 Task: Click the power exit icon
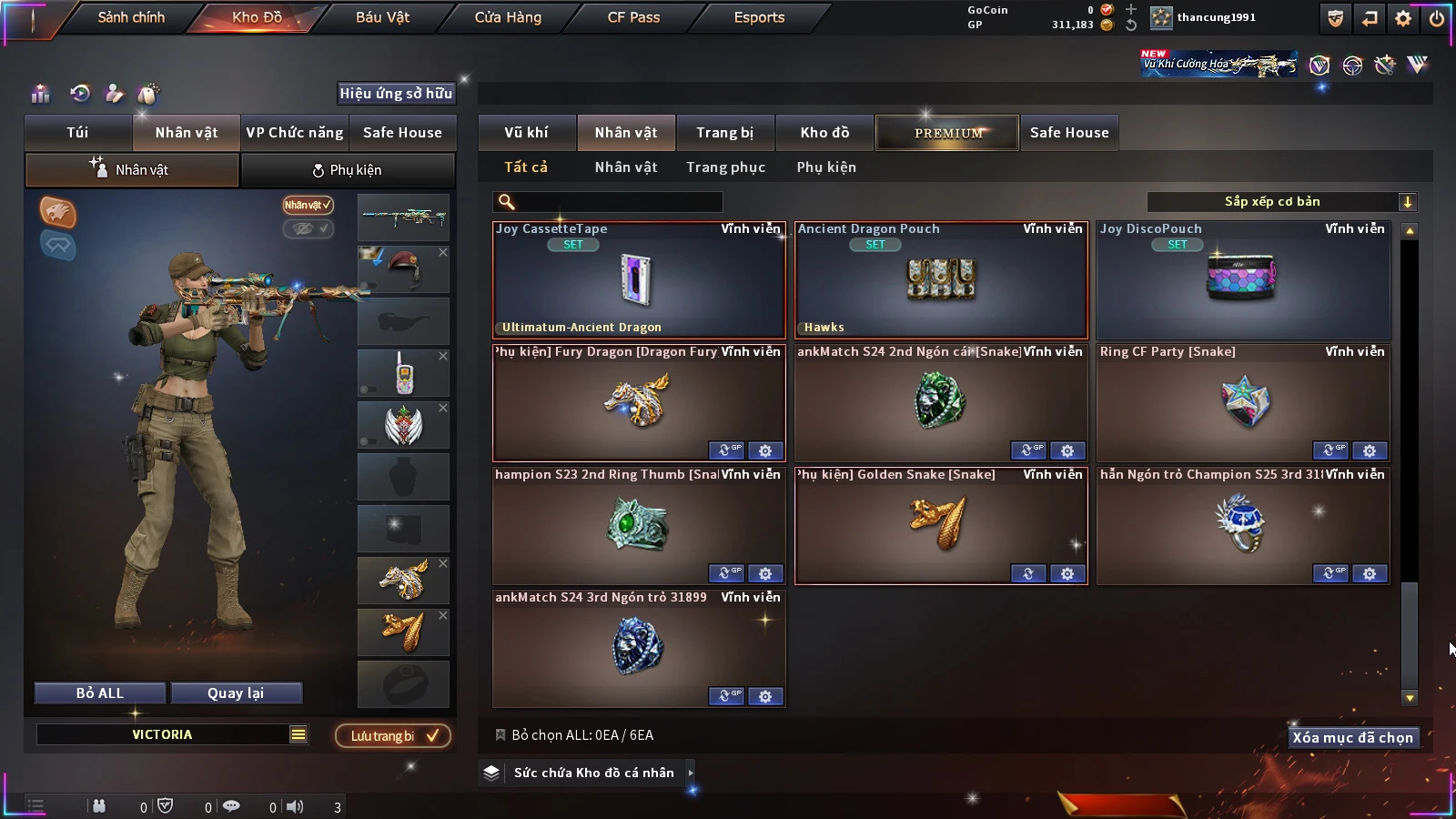(x=1437, y=18)
